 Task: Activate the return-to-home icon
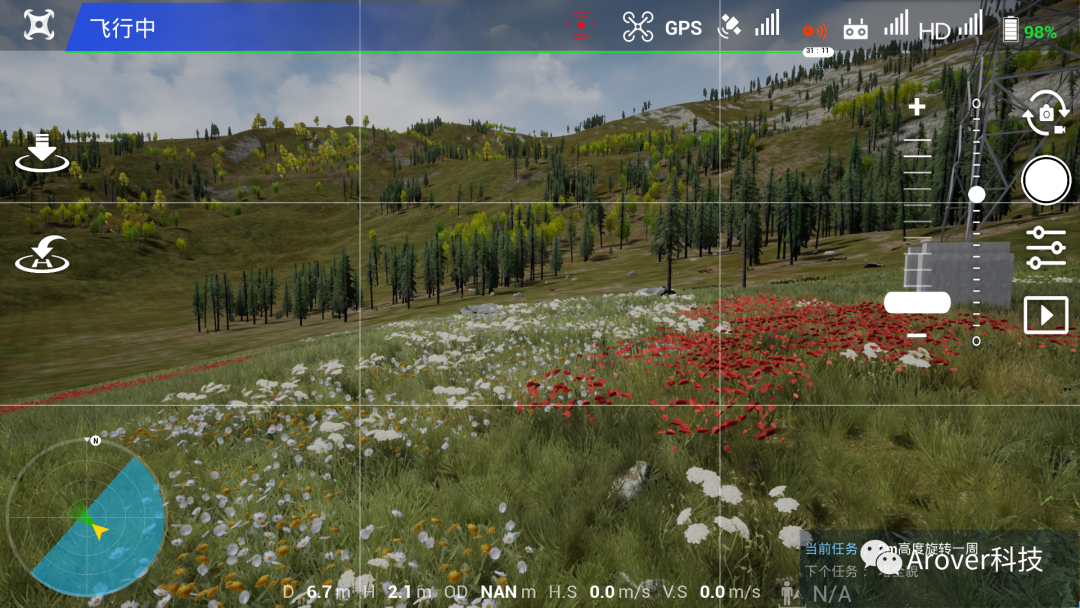pos(42,255)
